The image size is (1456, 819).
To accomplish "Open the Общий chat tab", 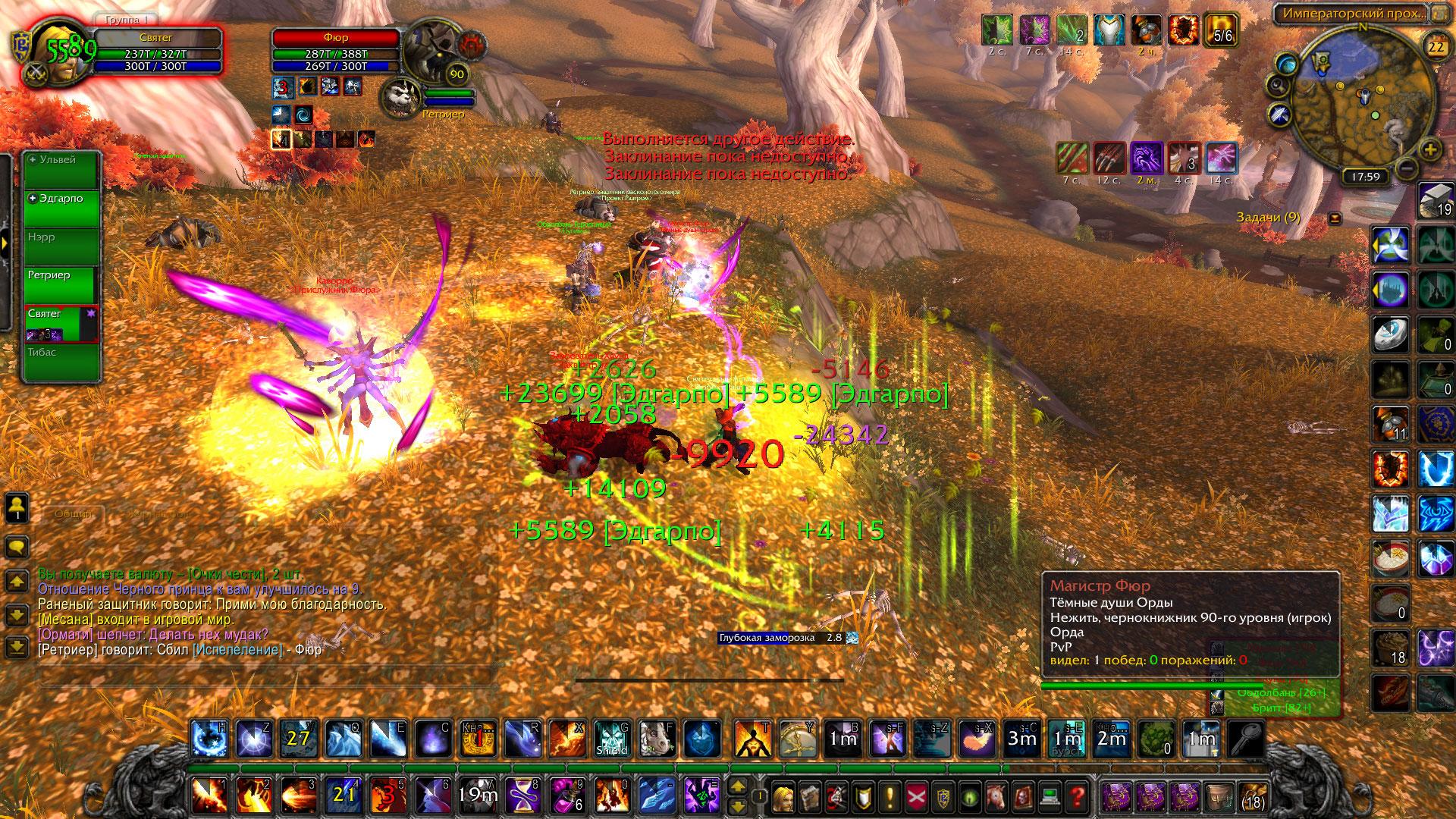I will tap(73, 514).
